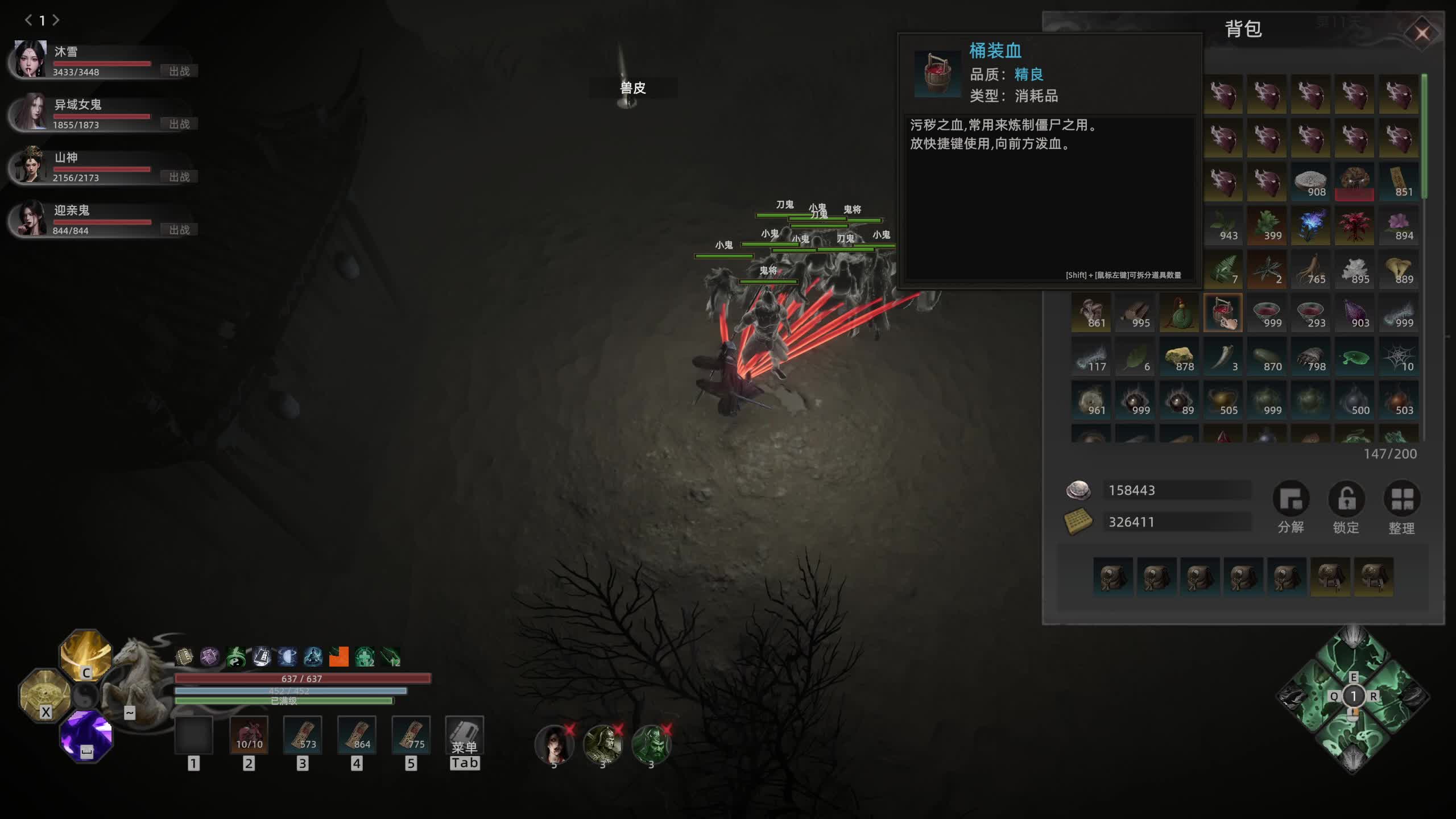Select the blue flower item slot

[x=1310, y=226]
